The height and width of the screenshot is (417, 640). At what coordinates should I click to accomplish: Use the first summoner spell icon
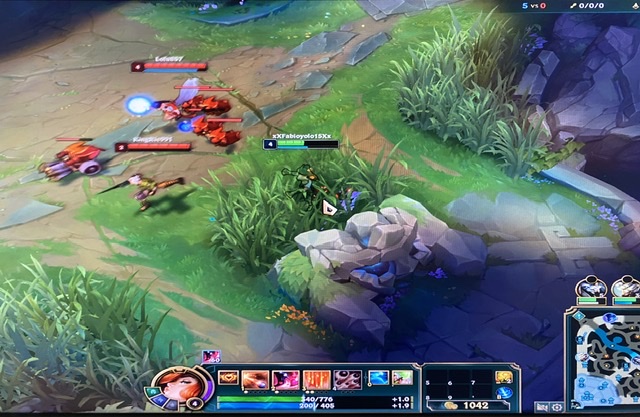378,378
